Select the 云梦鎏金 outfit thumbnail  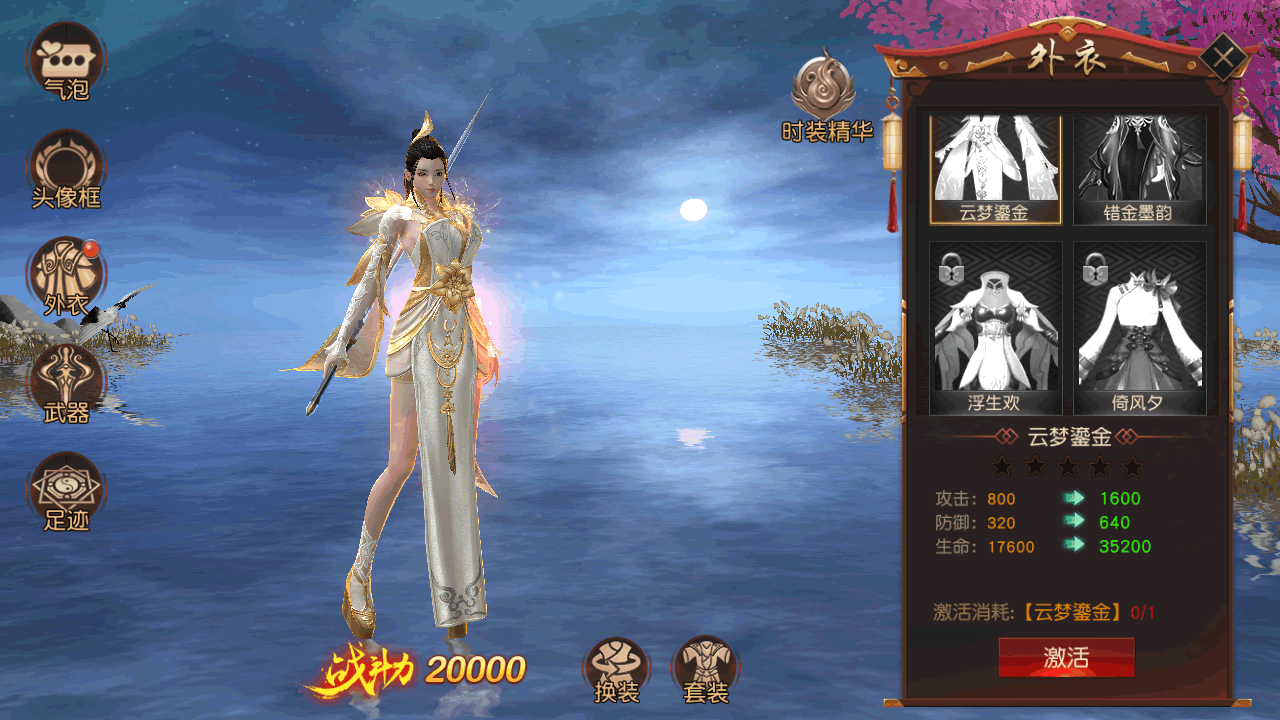point(995,168)
